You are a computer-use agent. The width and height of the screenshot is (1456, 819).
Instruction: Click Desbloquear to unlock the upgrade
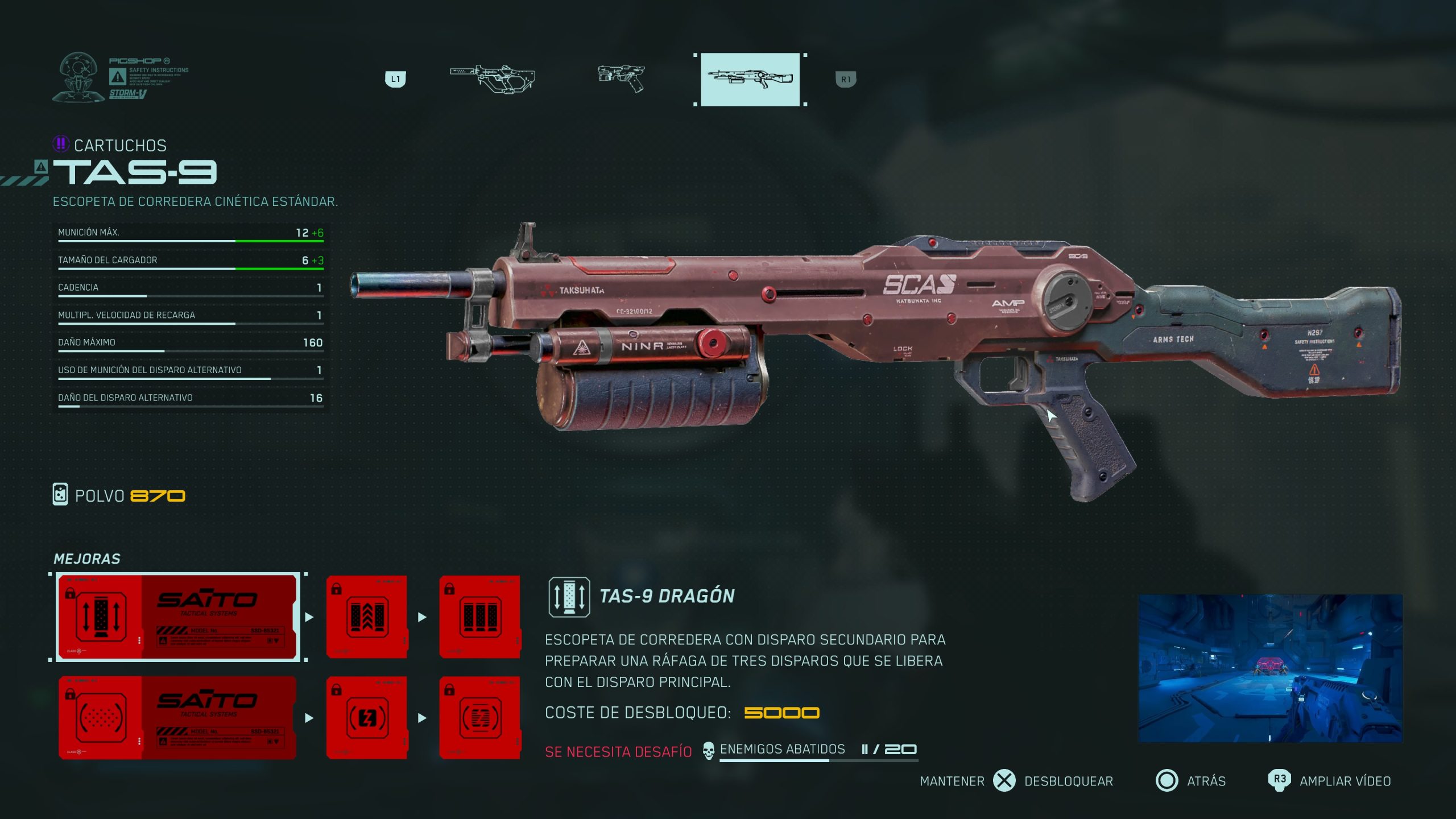(1068, 781)
